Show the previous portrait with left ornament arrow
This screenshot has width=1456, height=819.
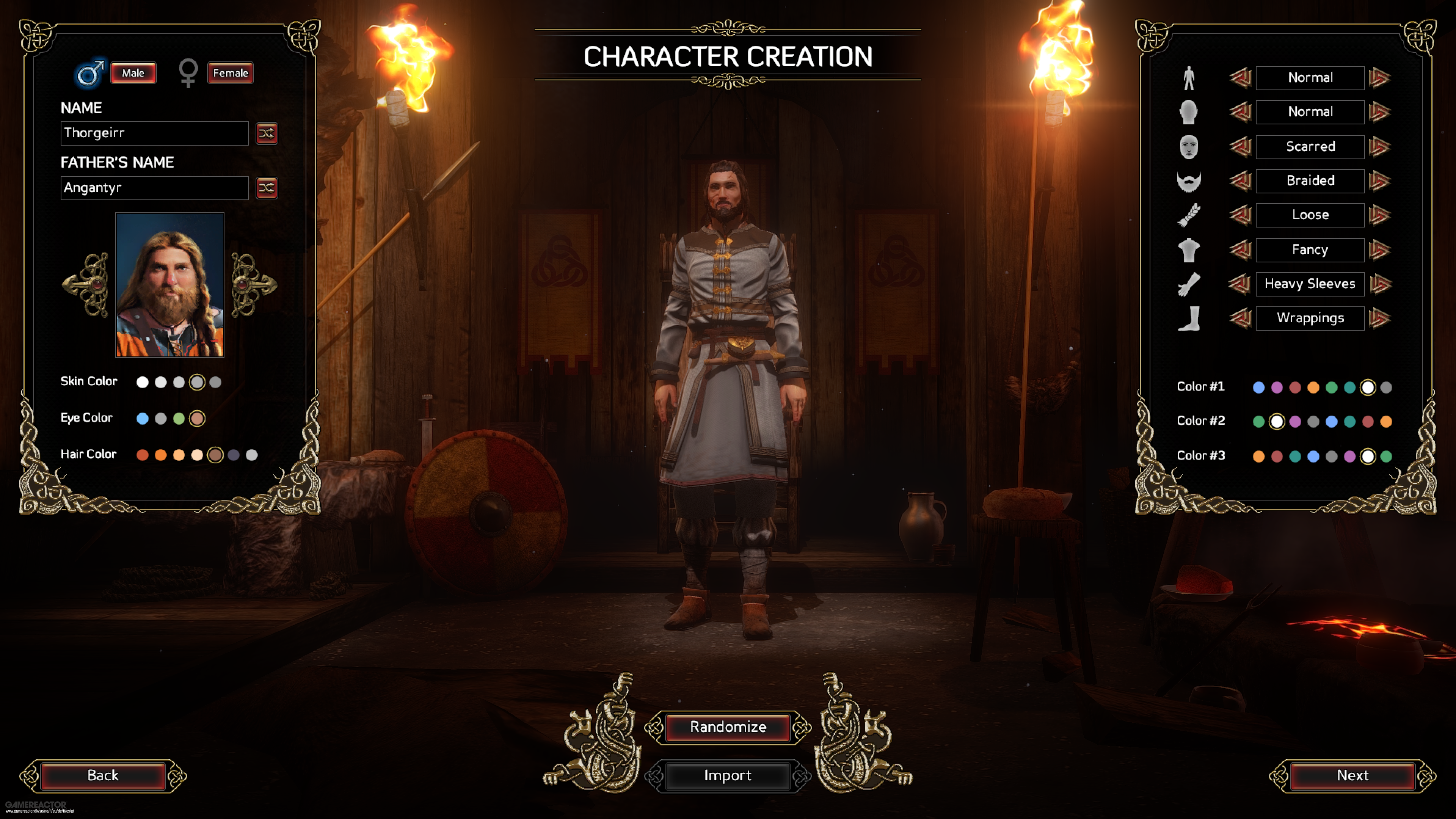[x=86, y=285]
